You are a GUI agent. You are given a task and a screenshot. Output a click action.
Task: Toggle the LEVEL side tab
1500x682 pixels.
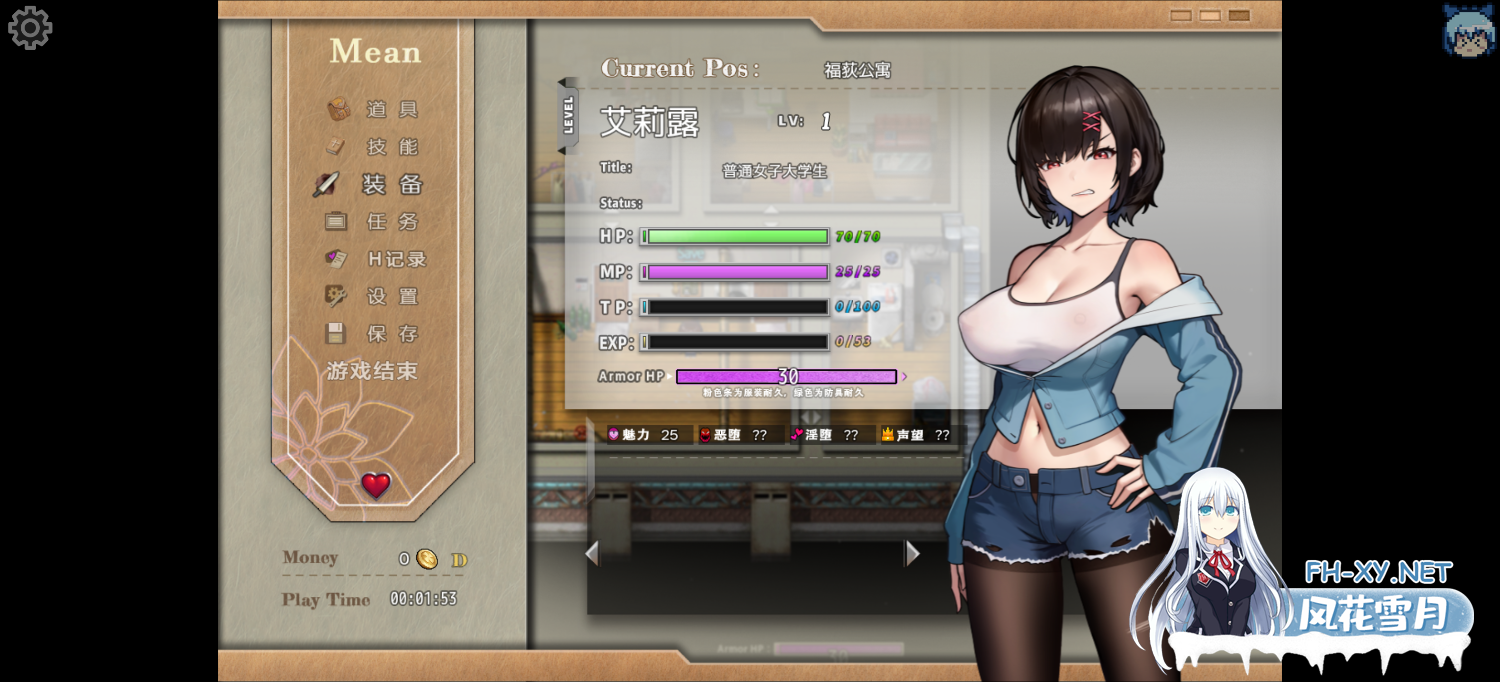[568, 116]
